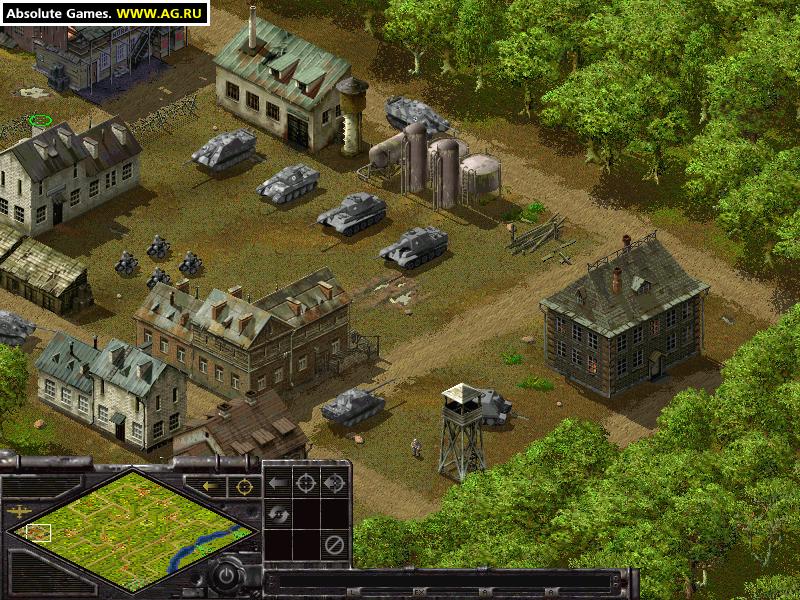This screenshot has height=600, width=800.
Task: Click the circular arrows command
Action: [278, 514]
